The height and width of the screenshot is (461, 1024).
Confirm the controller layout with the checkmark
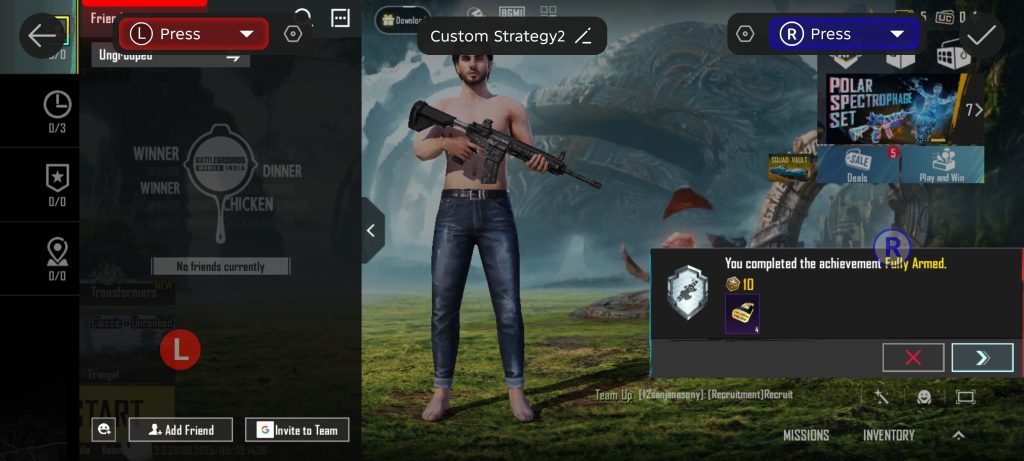[x=982, y=34]
